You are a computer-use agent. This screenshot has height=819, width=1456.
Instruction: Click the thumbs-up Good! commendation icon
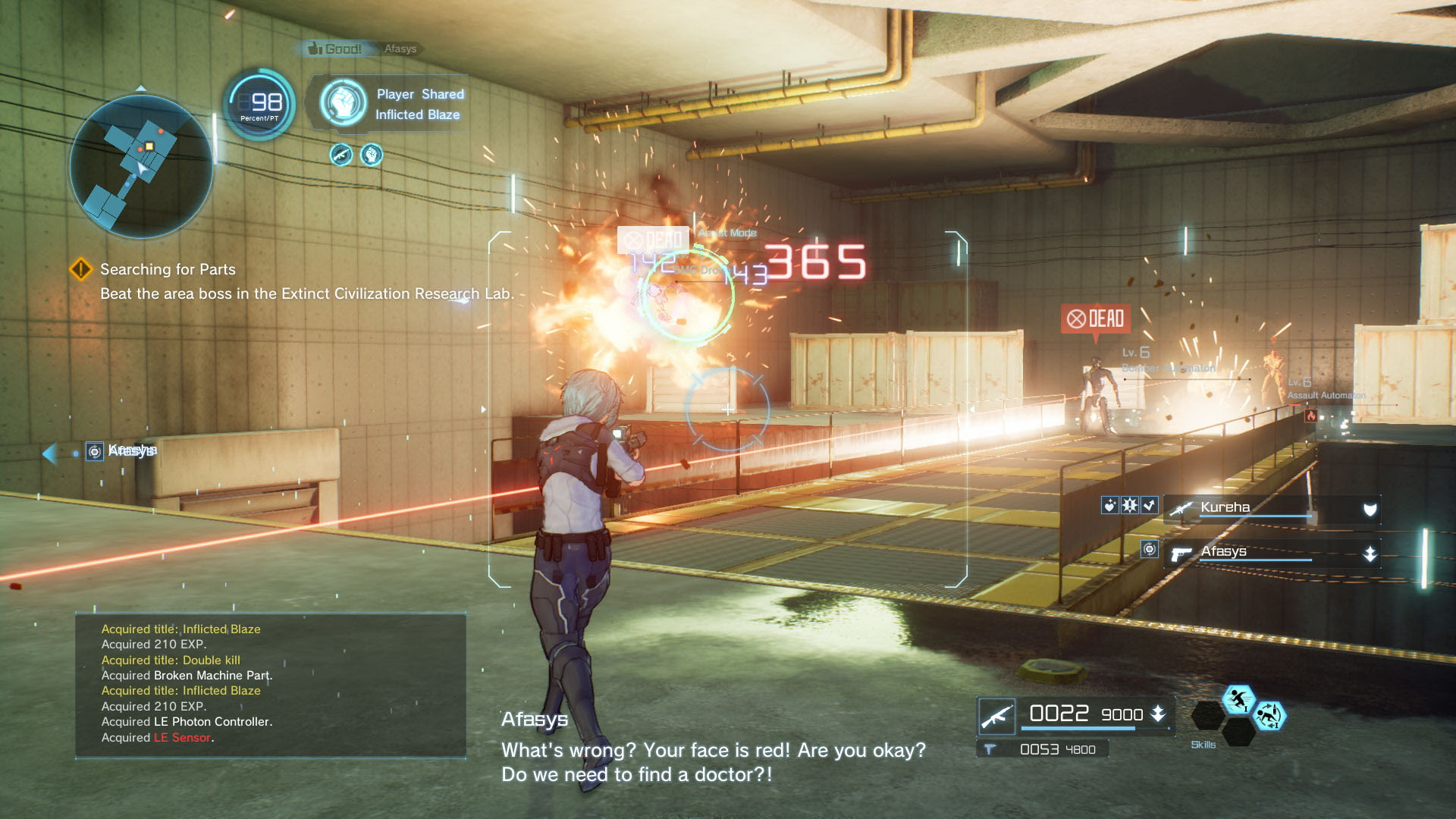click(x=314, y=48)
